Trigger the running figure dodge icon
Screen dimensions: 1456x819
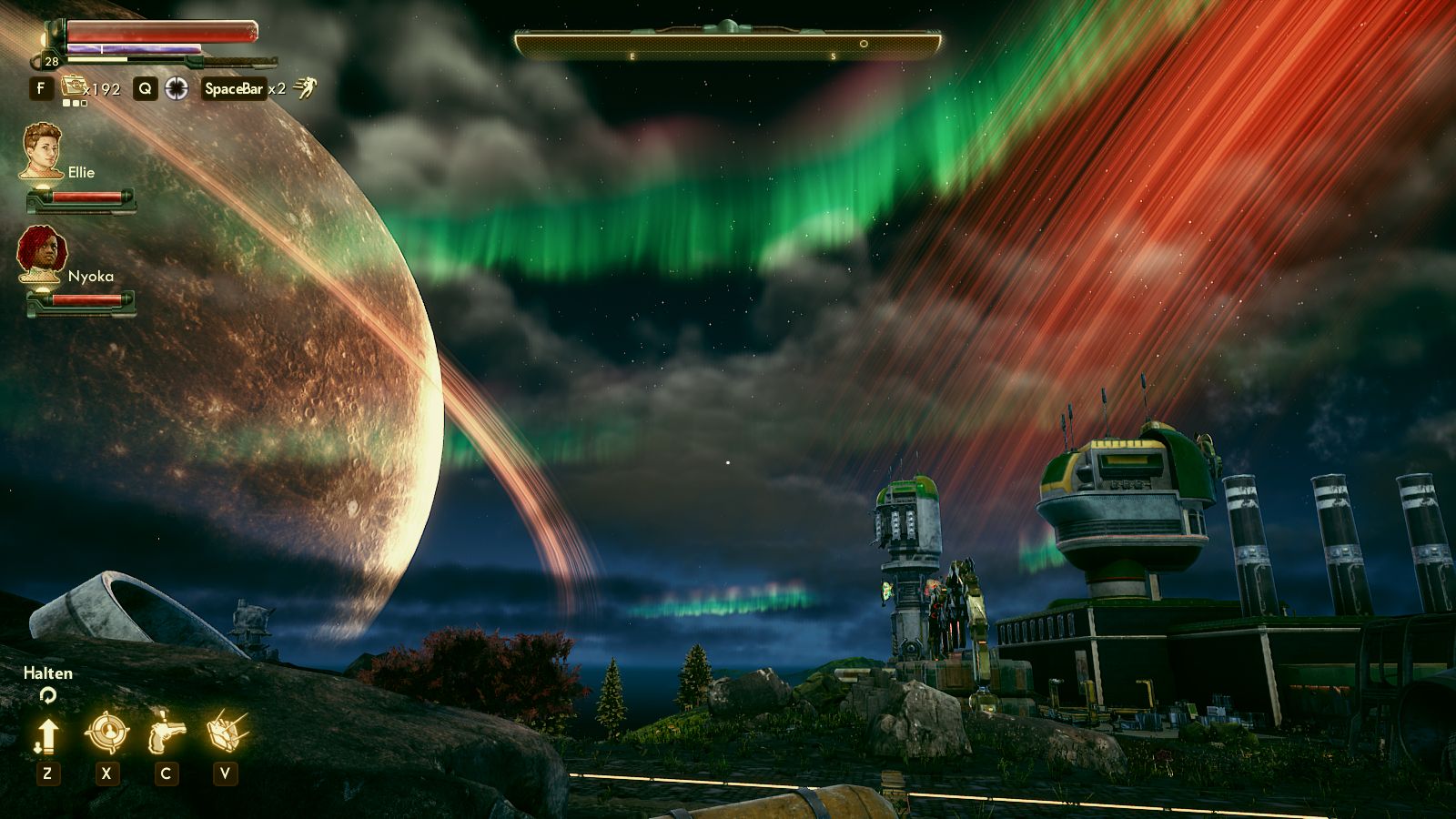(305, 88)
